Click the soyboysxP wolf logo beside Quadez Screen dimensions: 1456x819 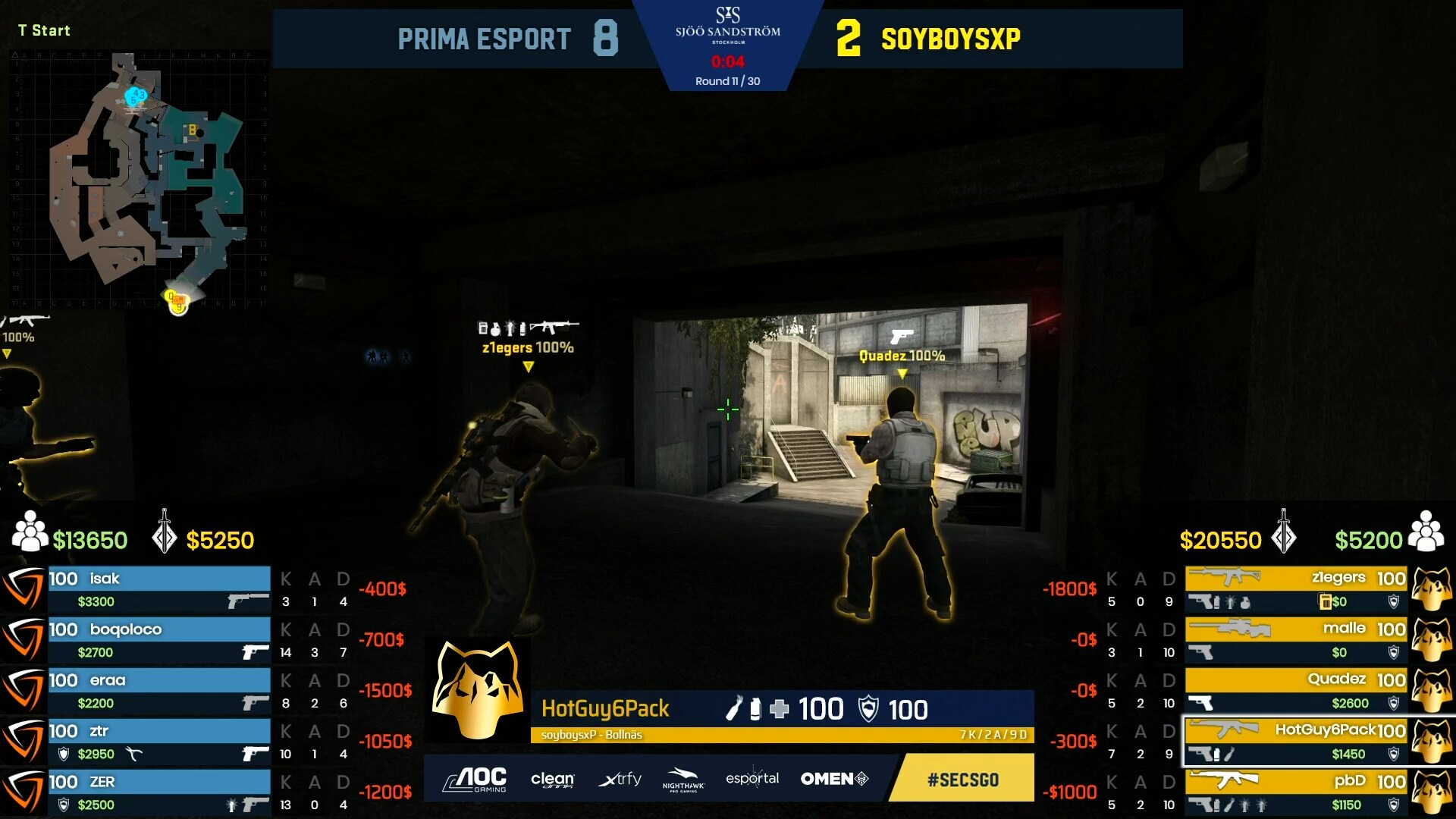point(1431,687)
